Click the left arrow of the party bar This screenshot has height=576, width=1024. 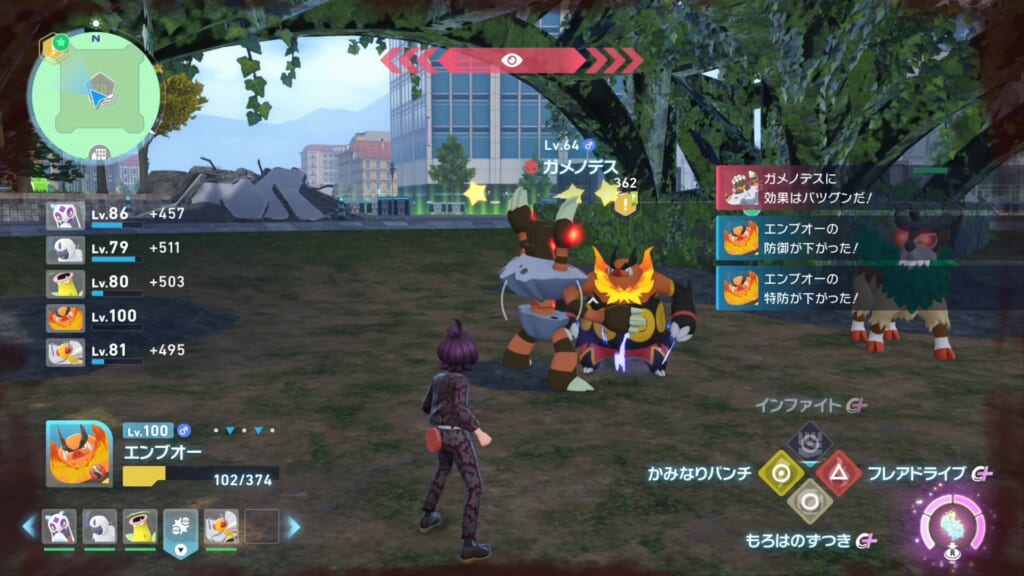coord(28,526)
